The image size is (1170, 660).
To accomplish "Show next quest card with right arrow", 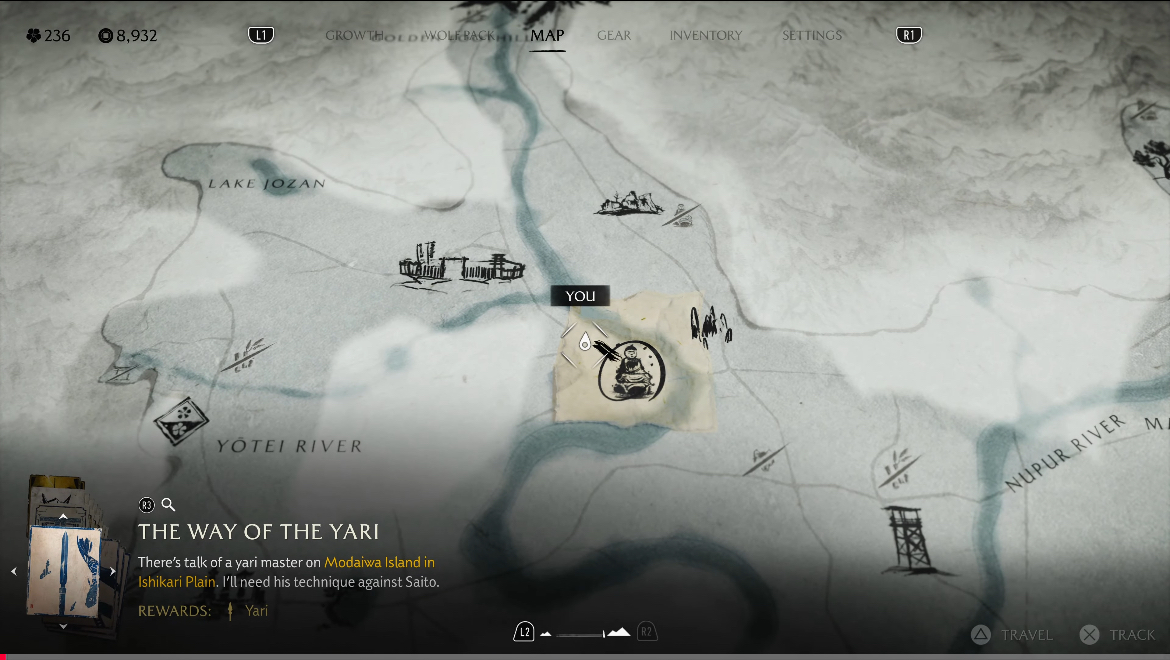I will [113, 572].
